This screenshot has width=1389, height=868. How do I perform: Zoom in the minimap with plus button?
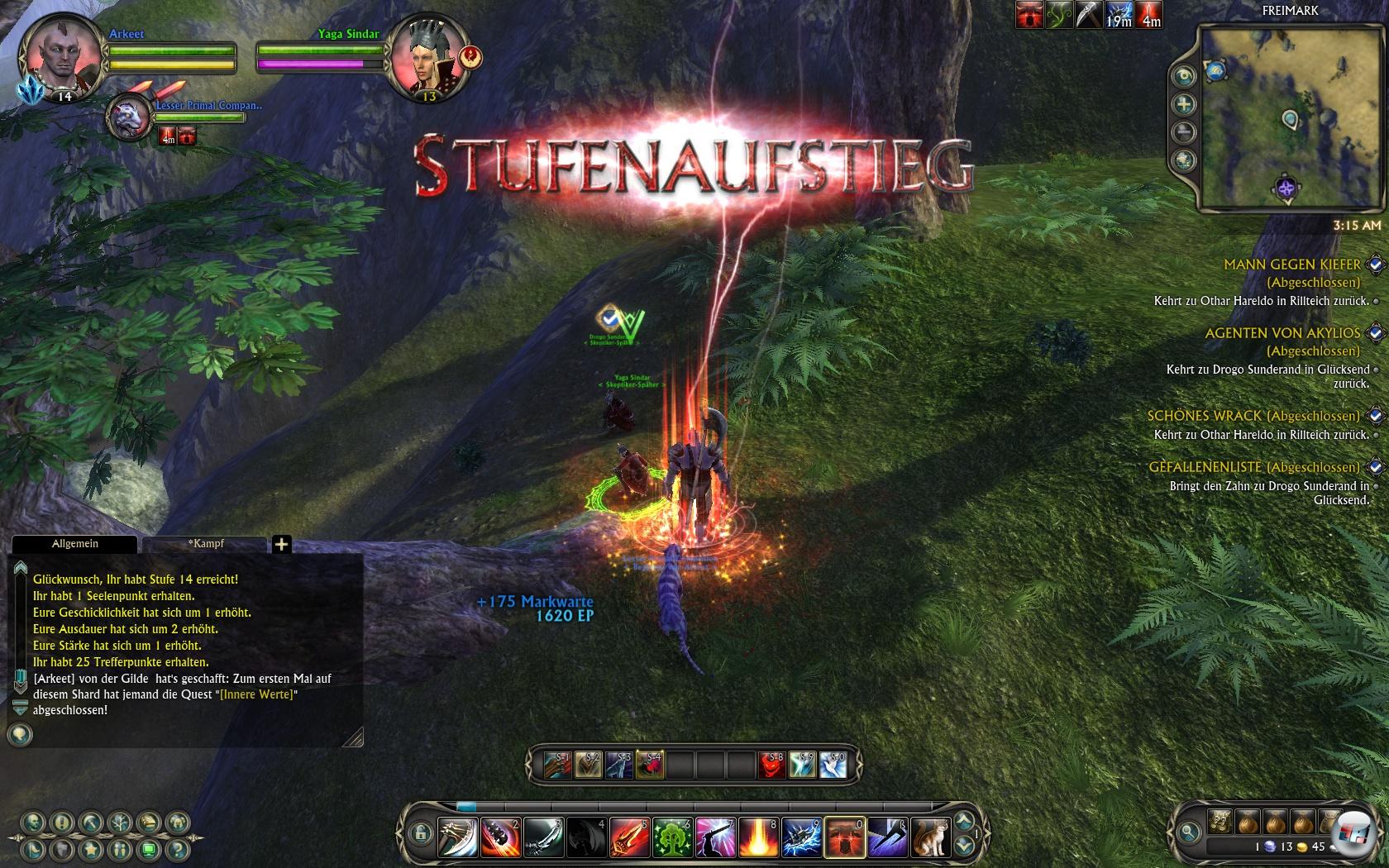coord(1185,104)
